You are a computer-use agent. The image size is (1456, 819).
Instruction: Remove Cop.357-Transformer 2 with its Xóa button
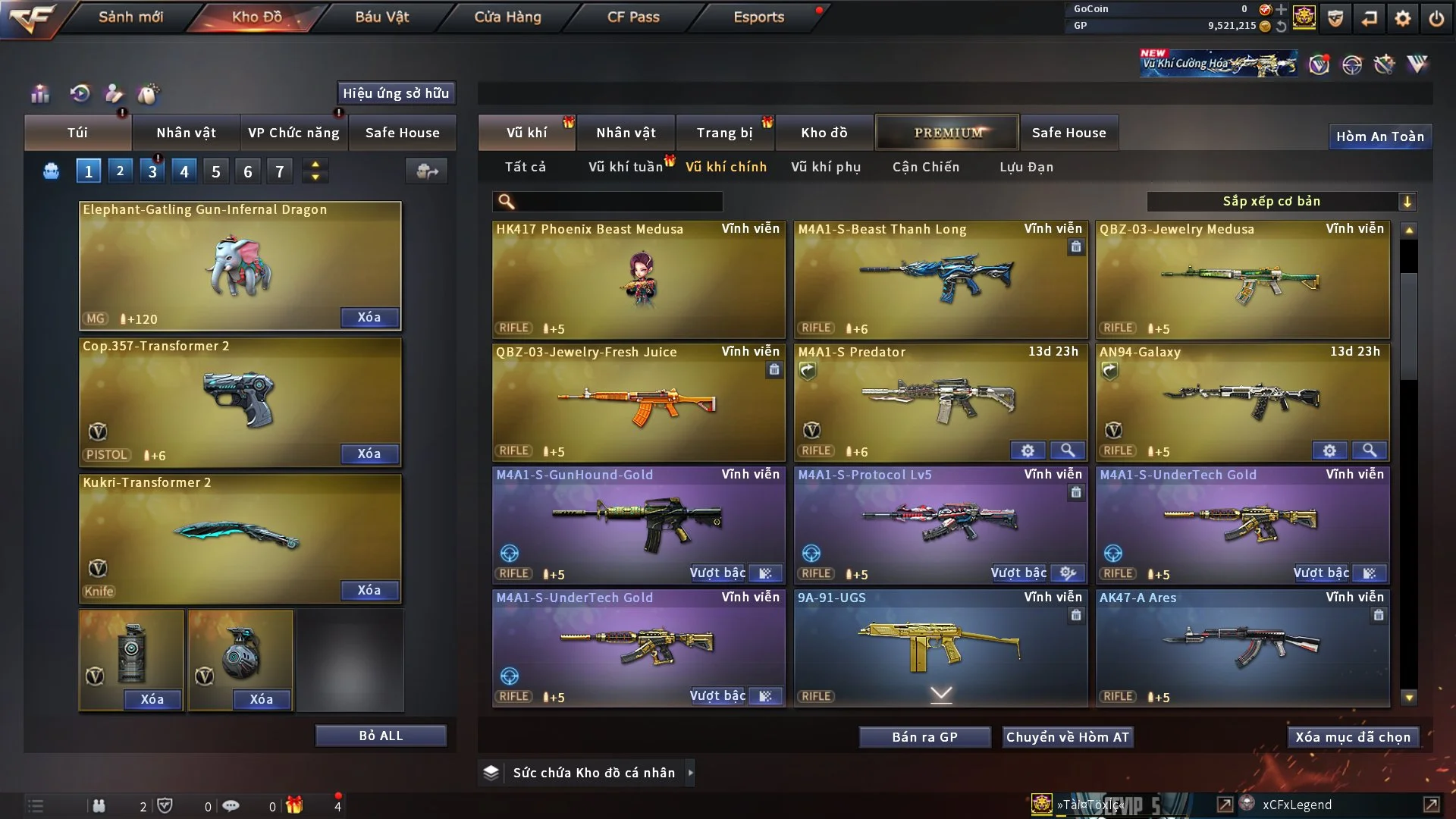(x=369, y=453)
